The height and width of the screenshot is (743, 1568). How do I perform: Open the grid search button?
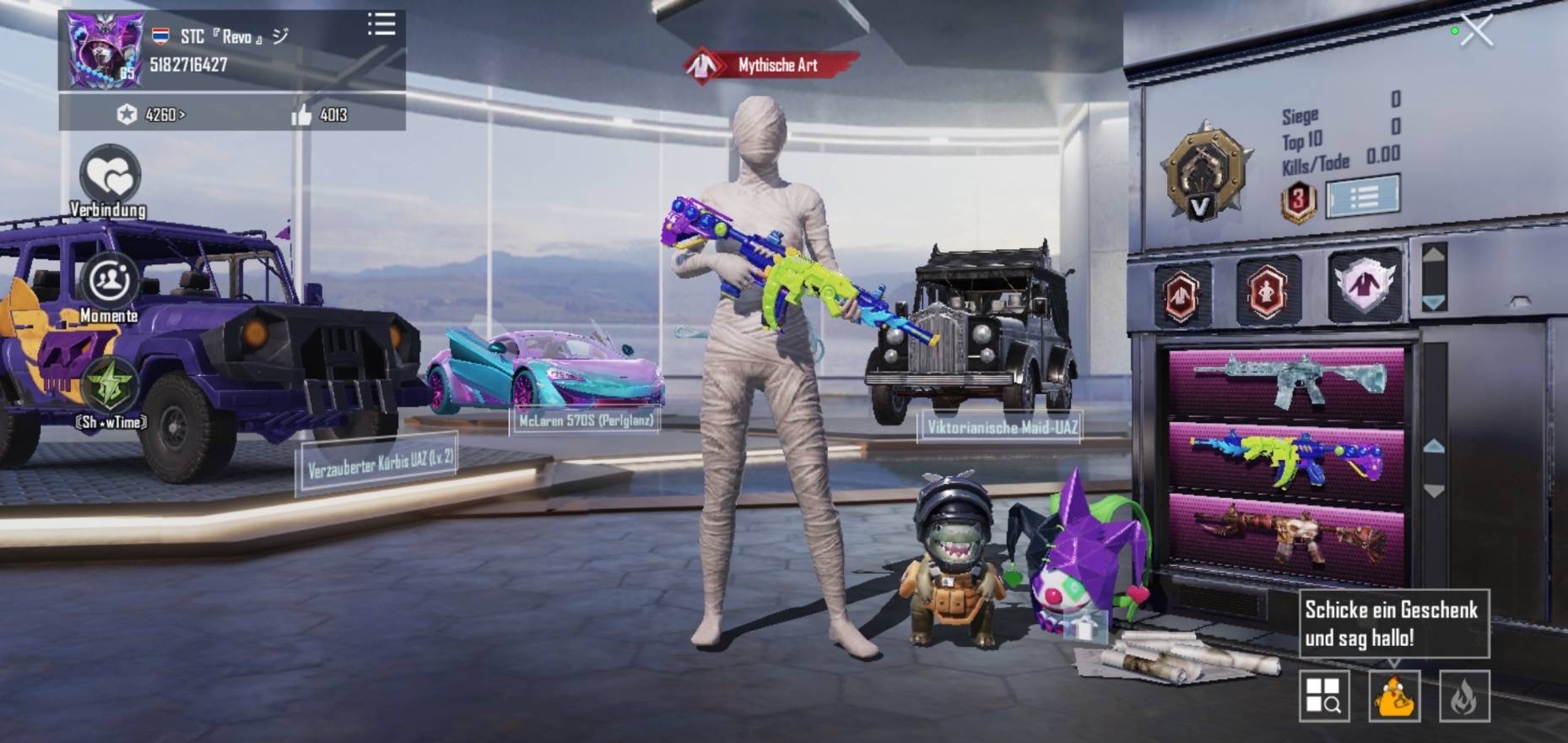point(1323,697)
